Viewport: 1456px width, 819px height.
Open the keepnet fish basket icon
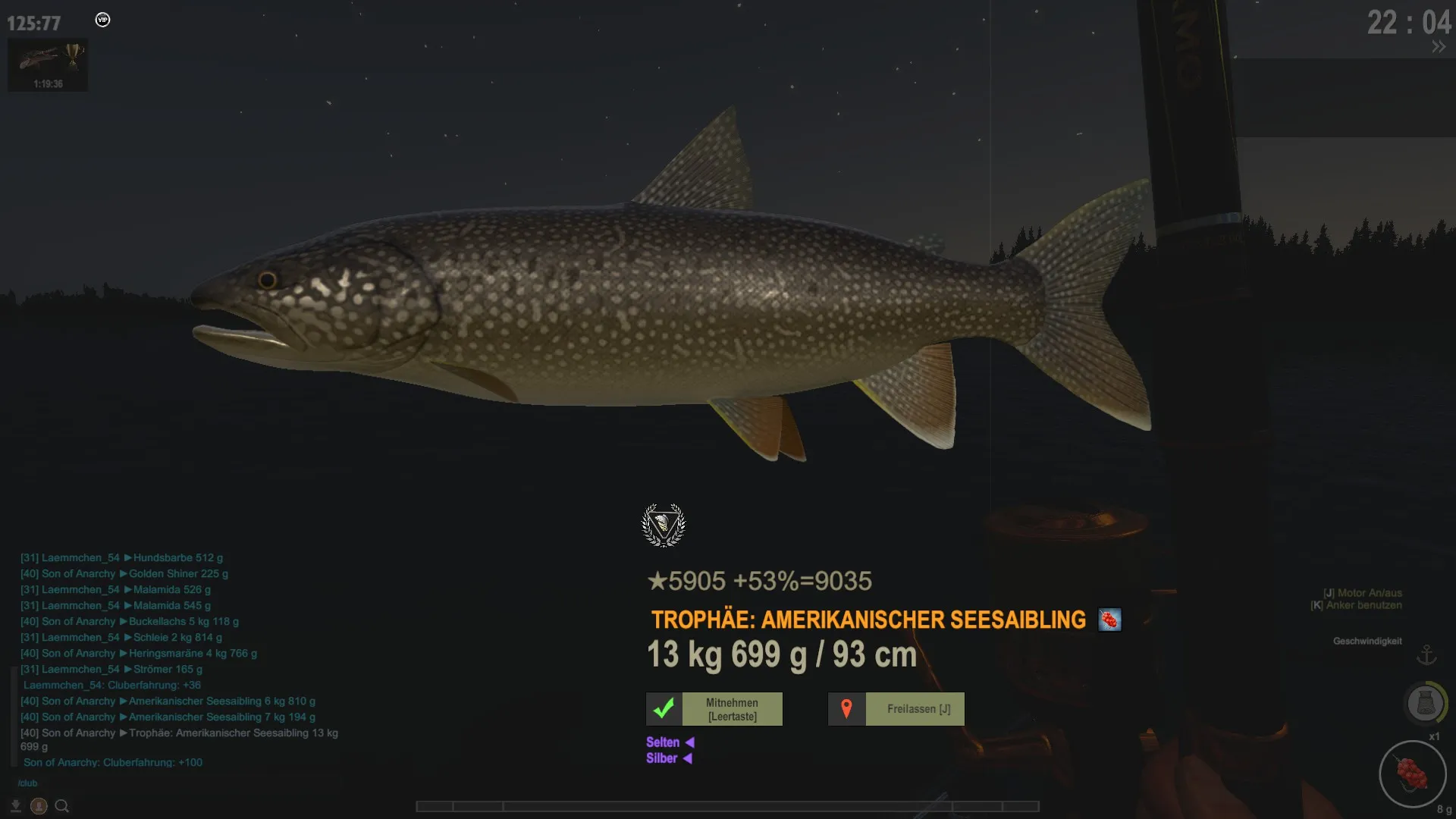pyautogui.click(x=1425, y=703)
